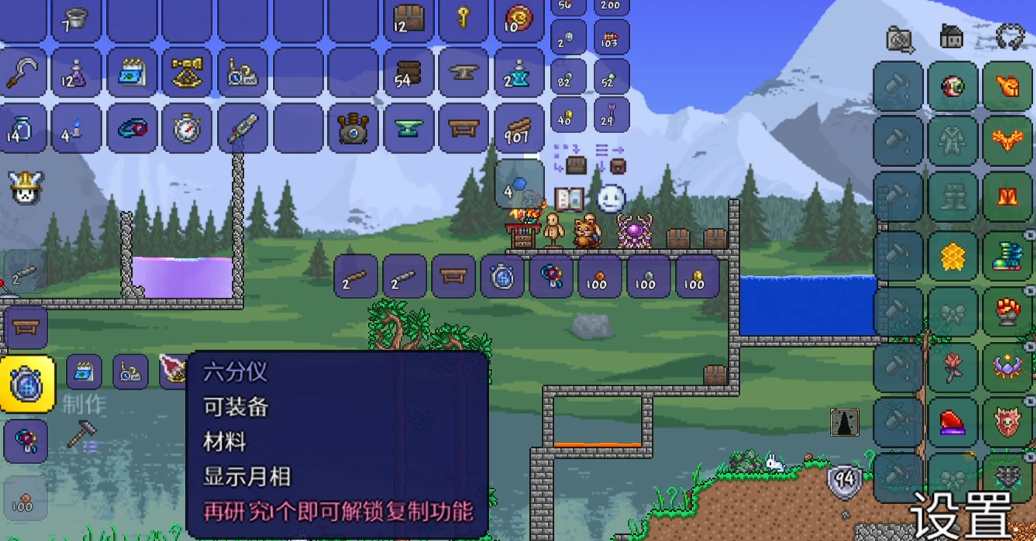Select the honeycomb accessory slot
Image resolution: width=1036 pixels, height=541 pixels.
(952, 257)
